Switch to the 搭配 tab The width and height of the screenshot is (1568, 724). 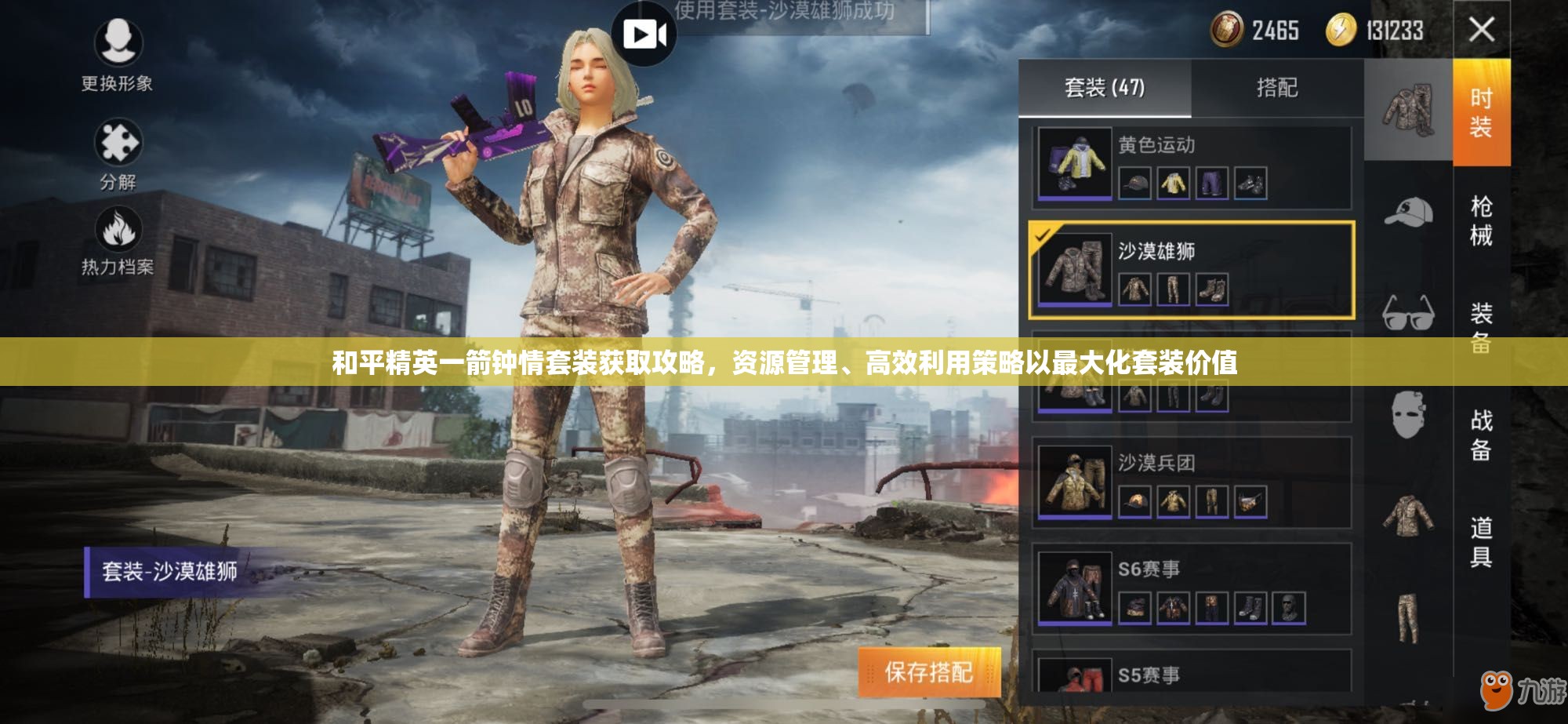click(x=1277, y=88)
